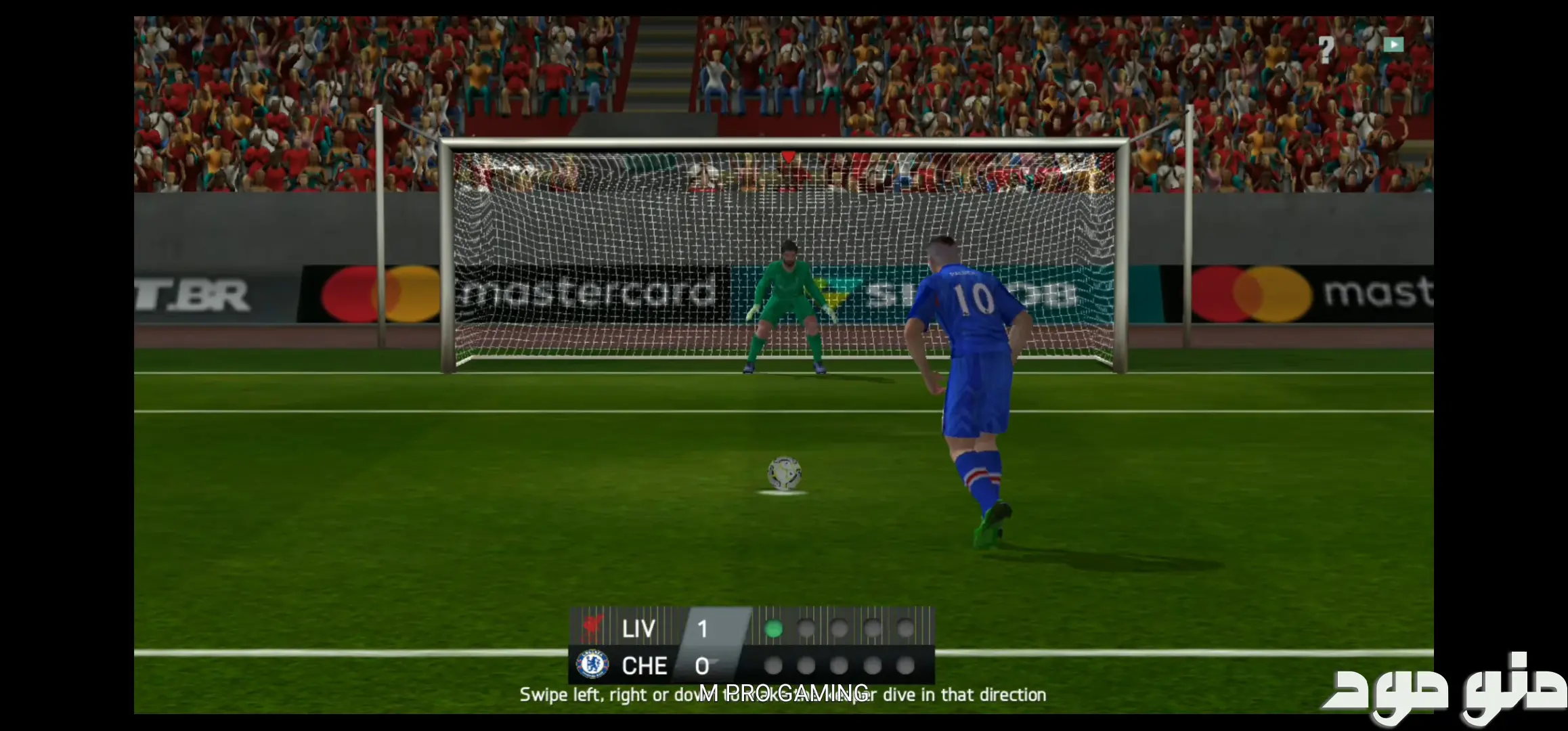Tap the green play arrow button
This screenshot has width=1568, height=731.
pos(1393,45)
